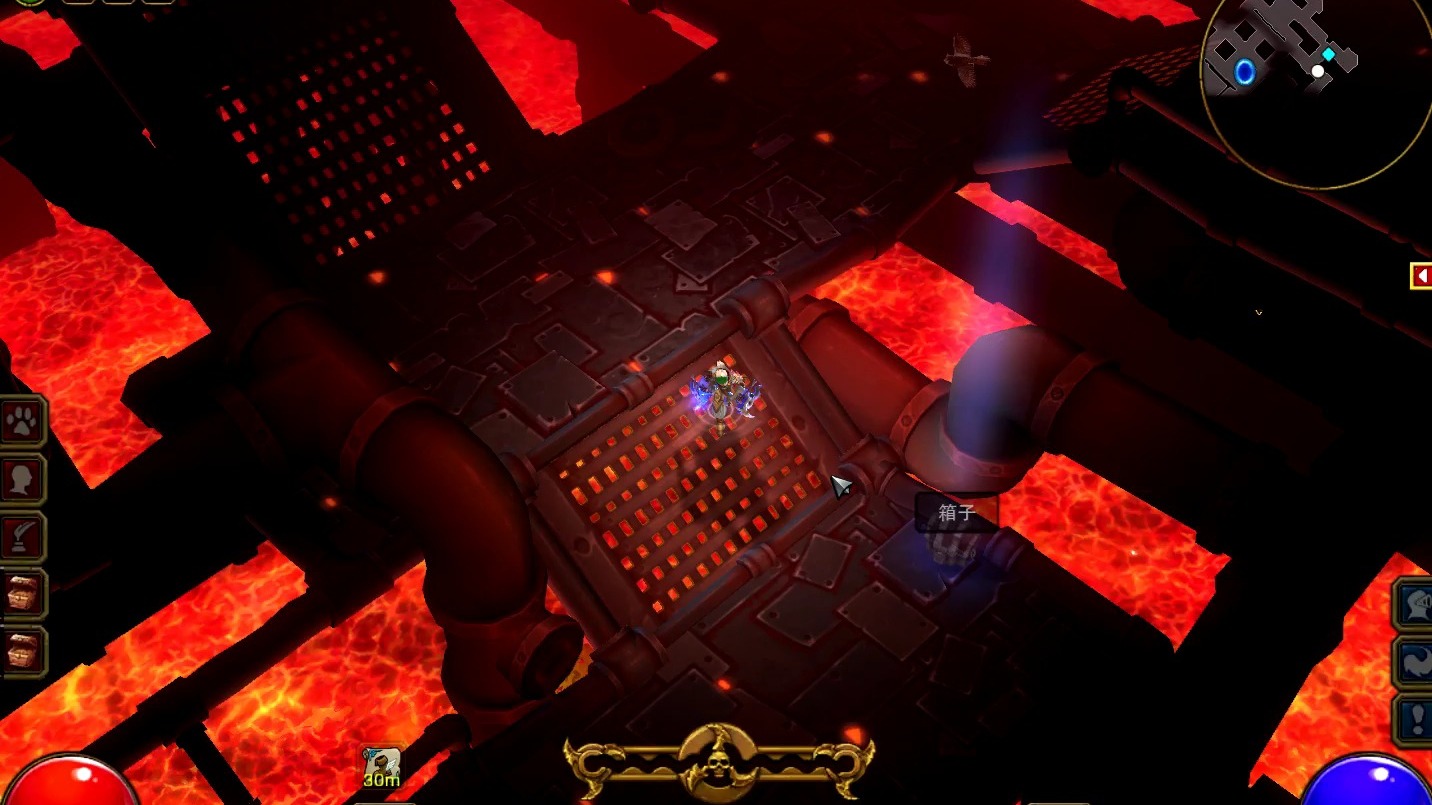Open the pet panel paw icon
Screen dimensions: 1432x805
(x=22, y=423)
